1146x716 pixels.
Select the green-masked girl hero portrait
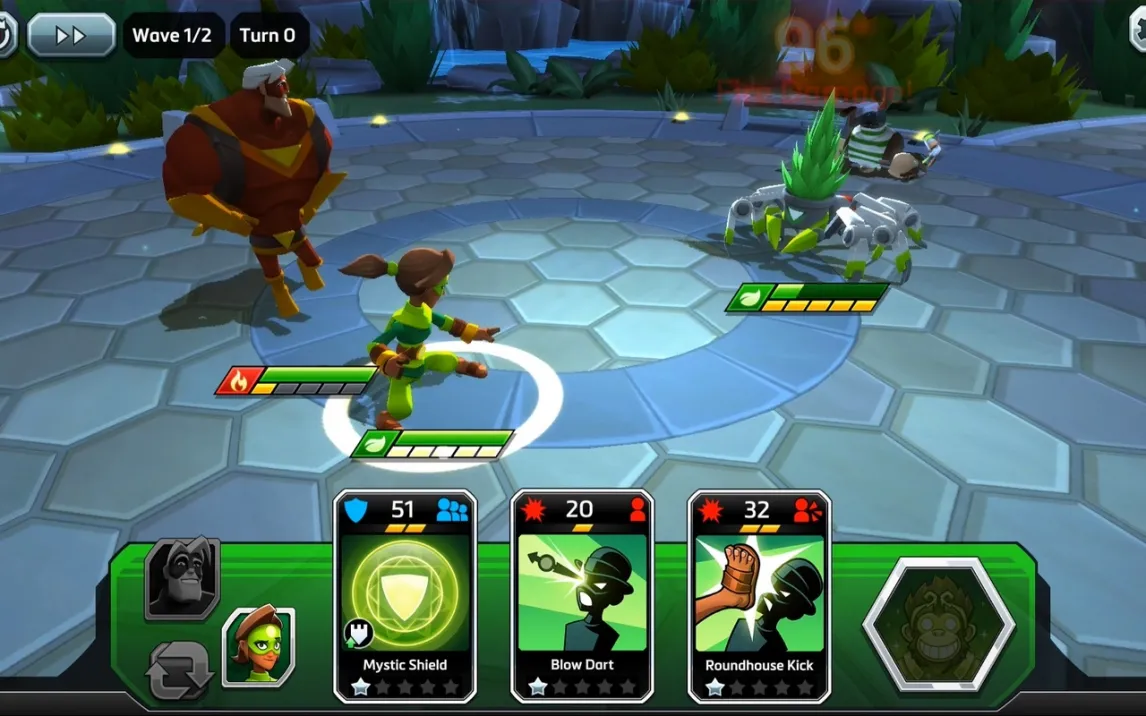pos(258,646)
